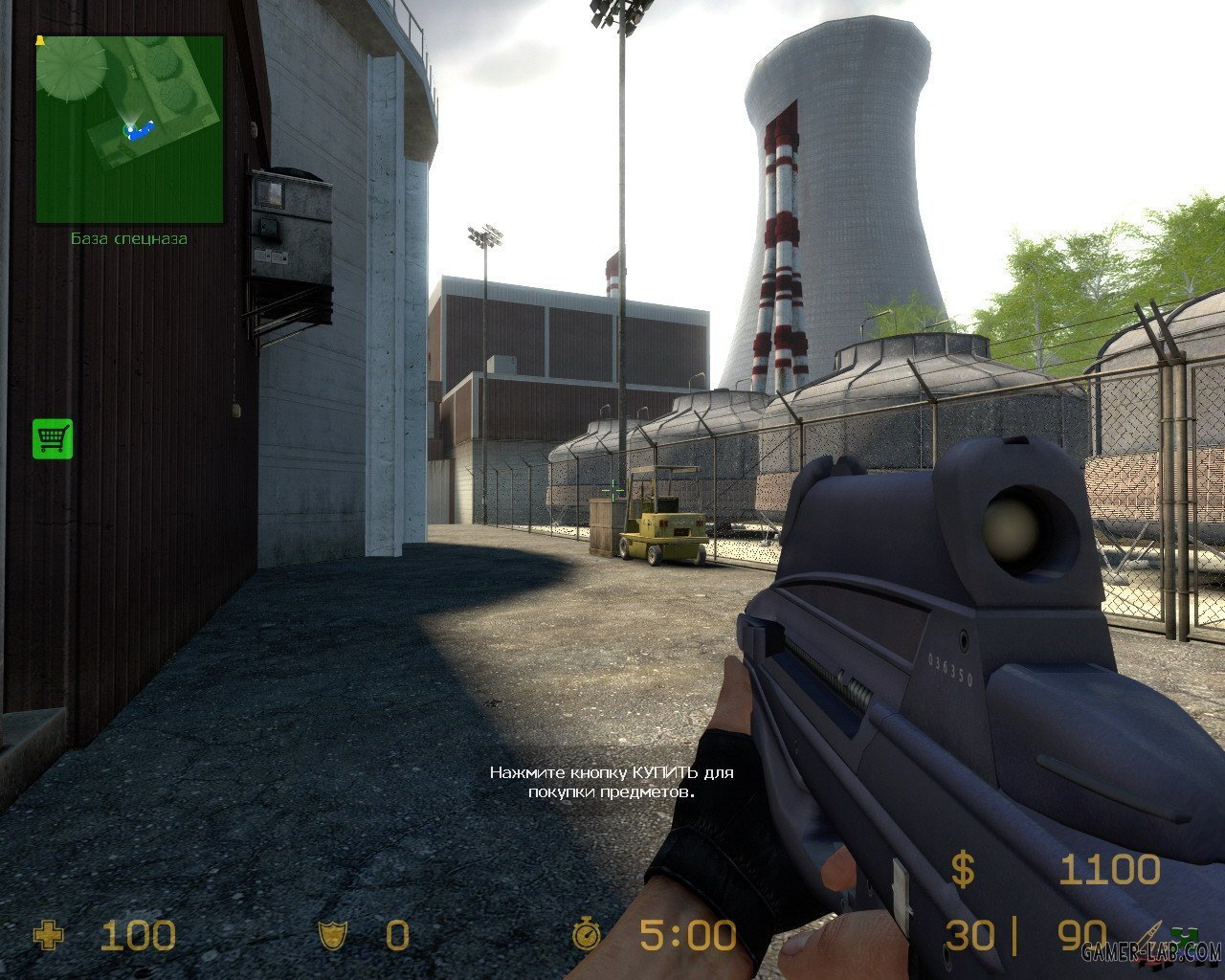The height and width of the screenshot is (980, 1225).
Task: Click the green radar minimap
Action: 129,129
